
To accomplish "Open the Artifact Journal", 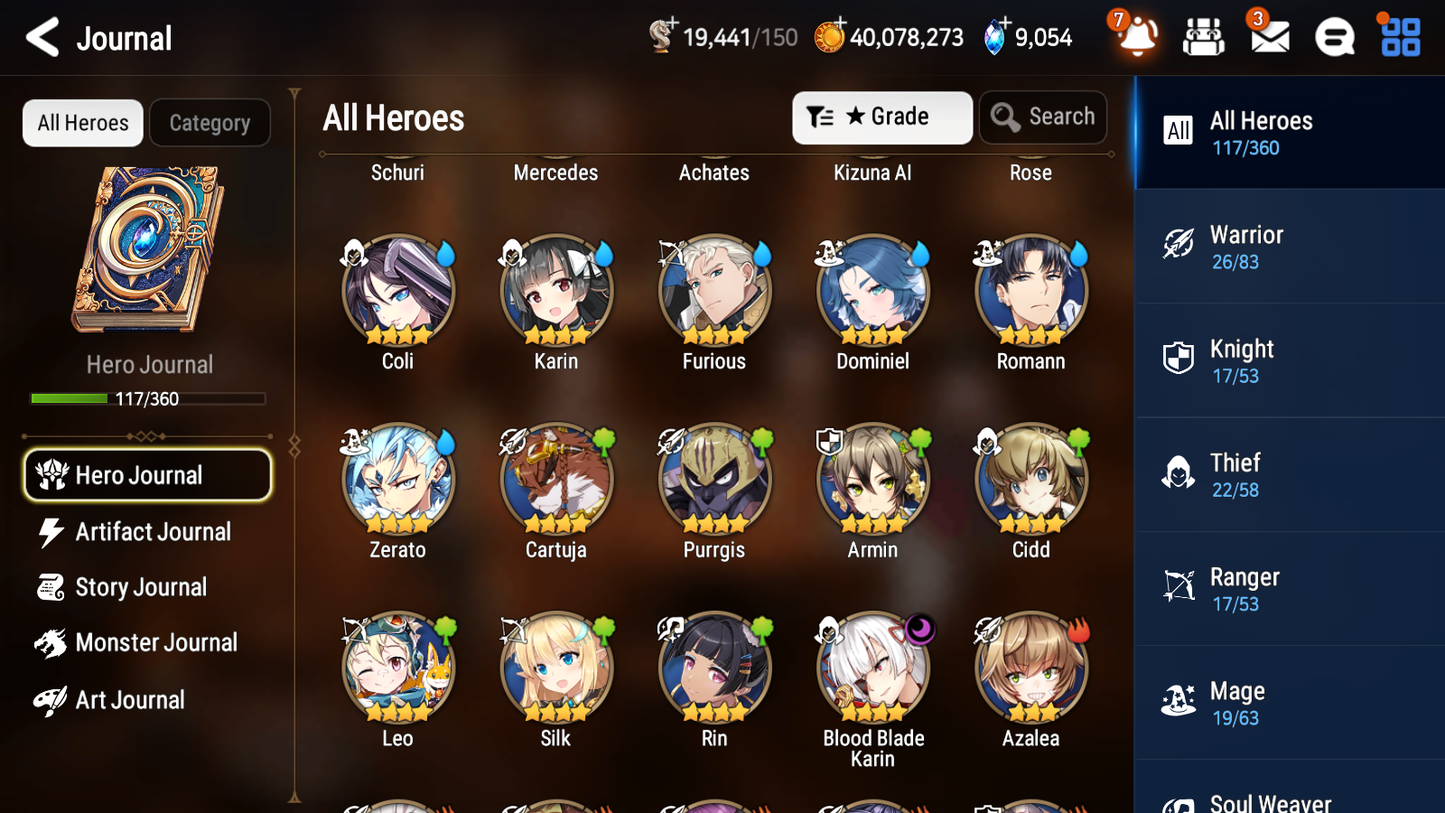I will click(151, 532).
